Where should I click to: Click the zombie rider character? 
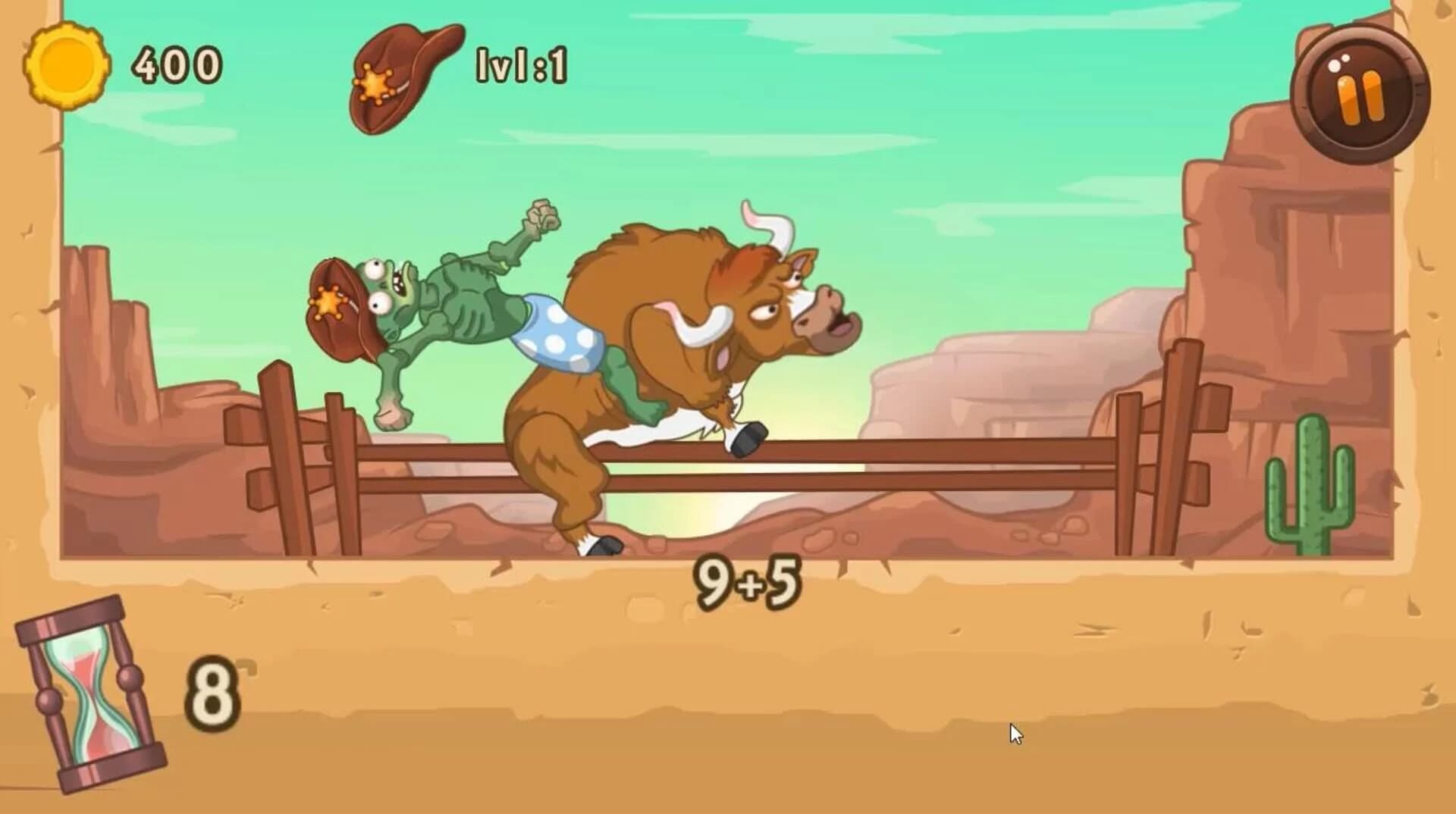(455, 318)
